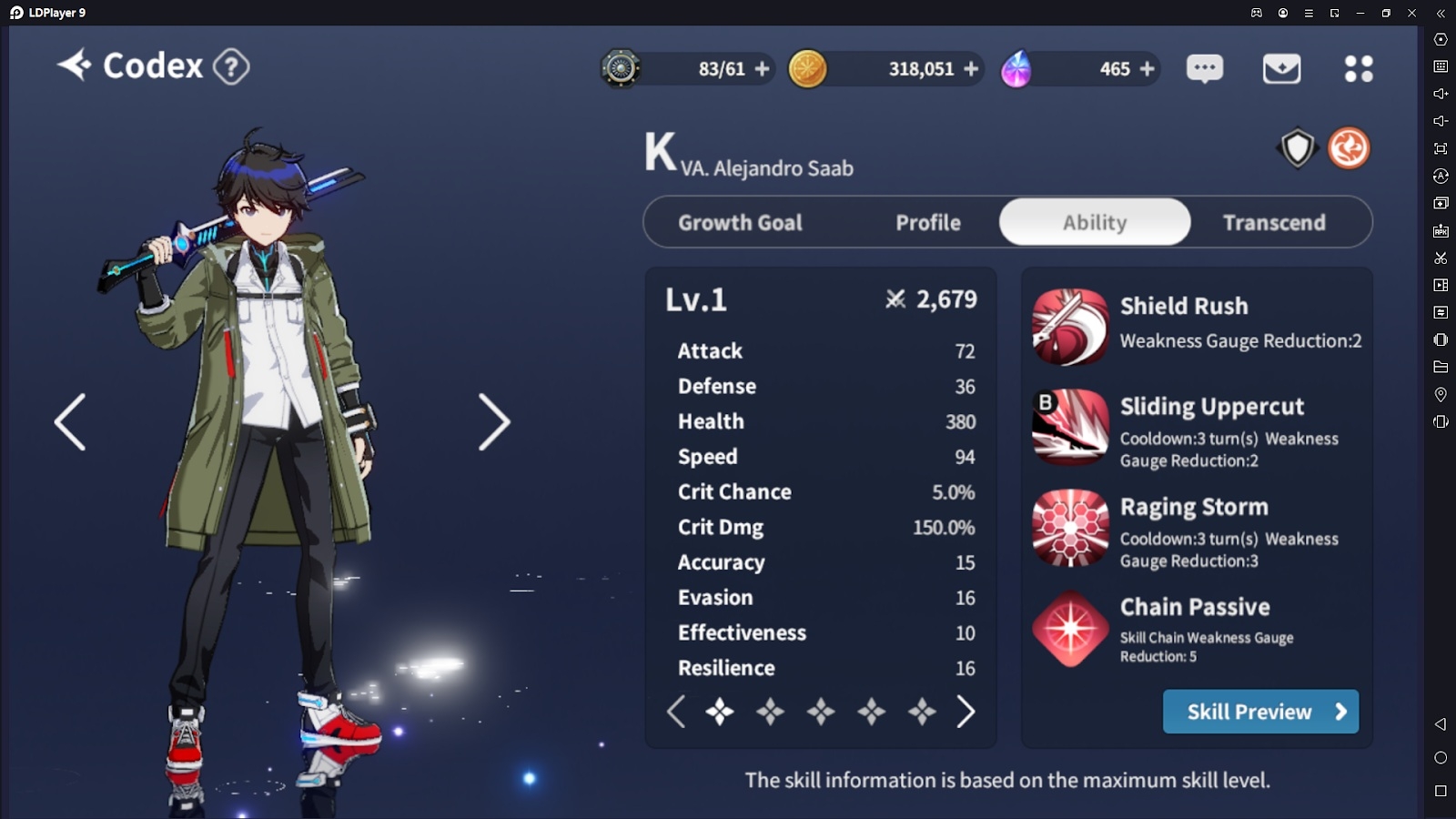Select the Shield Rush skill icon
The image size is (1456, 819).
point(1070,327)
